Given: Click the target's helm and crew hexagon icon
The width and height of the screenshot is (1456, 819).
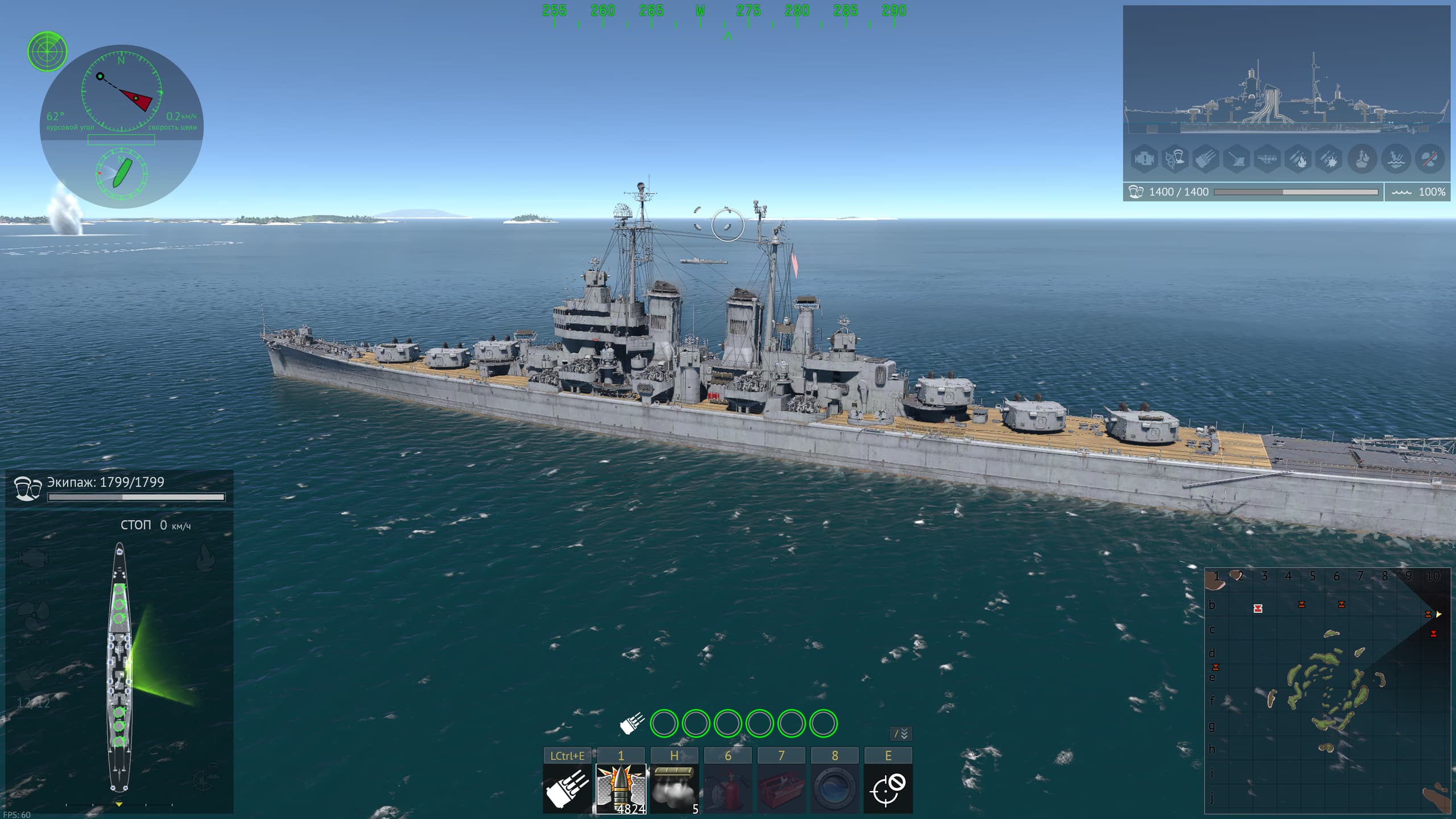Looking at the screenshot, I should tap(1175, 159).
